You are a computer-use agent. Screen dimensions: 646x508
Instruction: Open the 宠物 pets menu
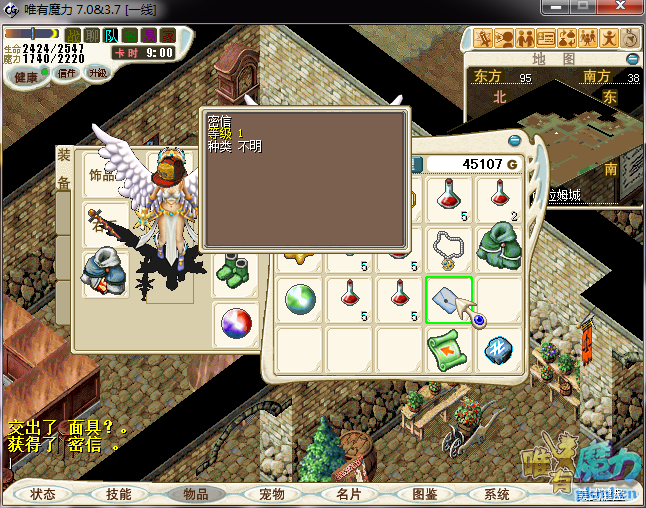(271, 494)
